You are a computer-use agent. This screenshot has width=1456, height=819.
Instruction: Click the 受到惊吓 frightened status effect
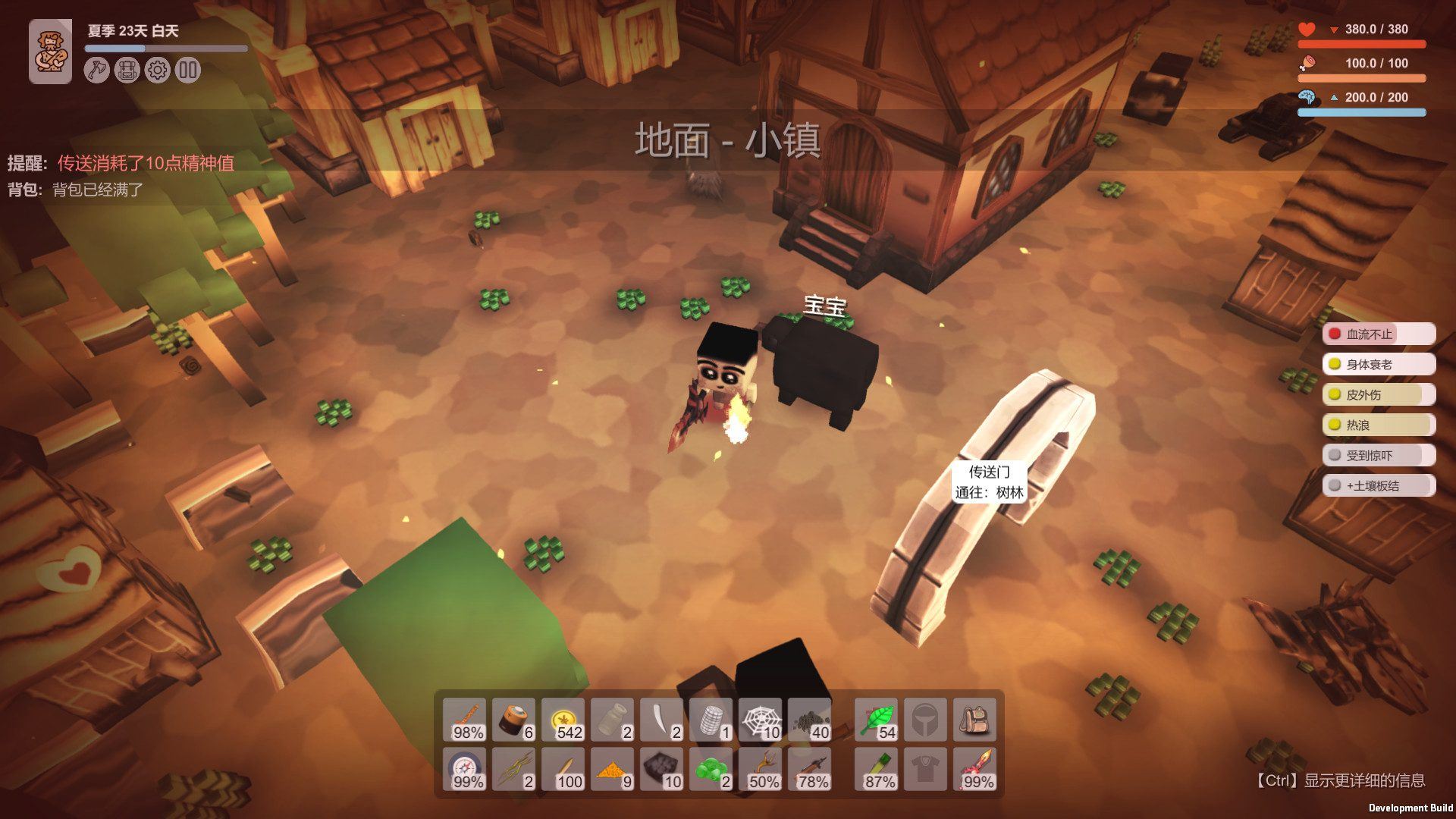tap(1378, 455)
